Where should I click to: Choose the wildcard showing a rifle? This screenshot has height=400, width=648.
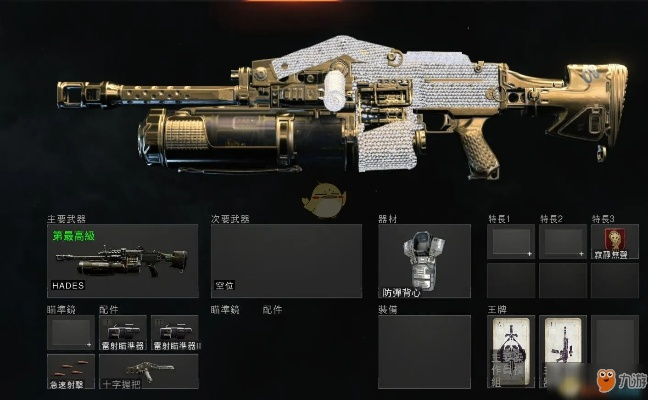click(x=563, y=350)
